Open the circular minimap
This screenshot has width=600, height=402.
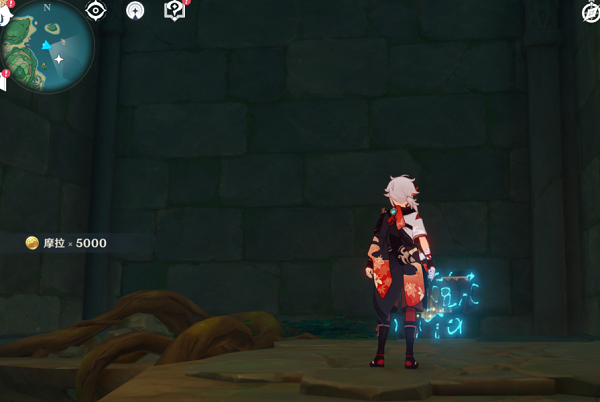point(48,45)
